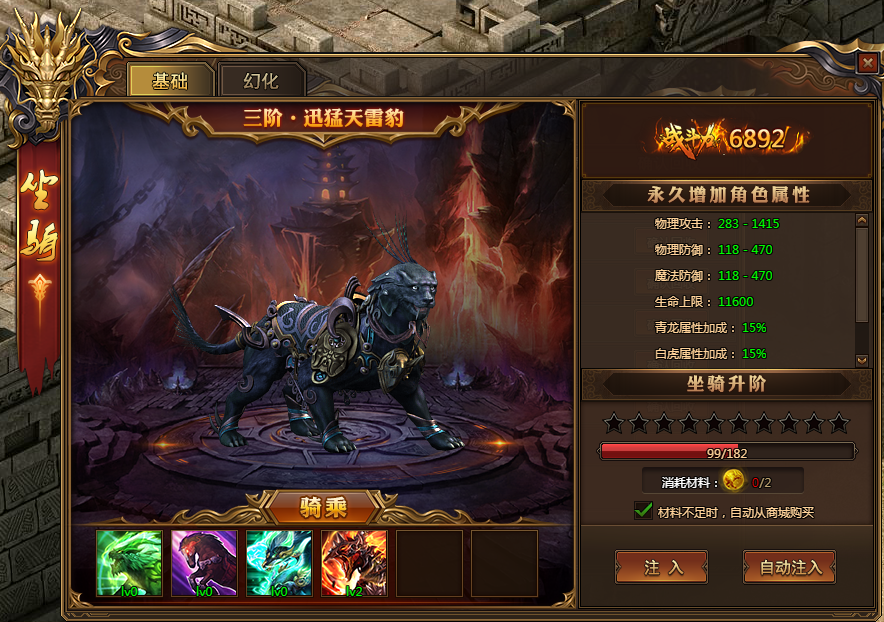
Task: Select the green dragon mount thumbnail
Action: pos(129,563)
